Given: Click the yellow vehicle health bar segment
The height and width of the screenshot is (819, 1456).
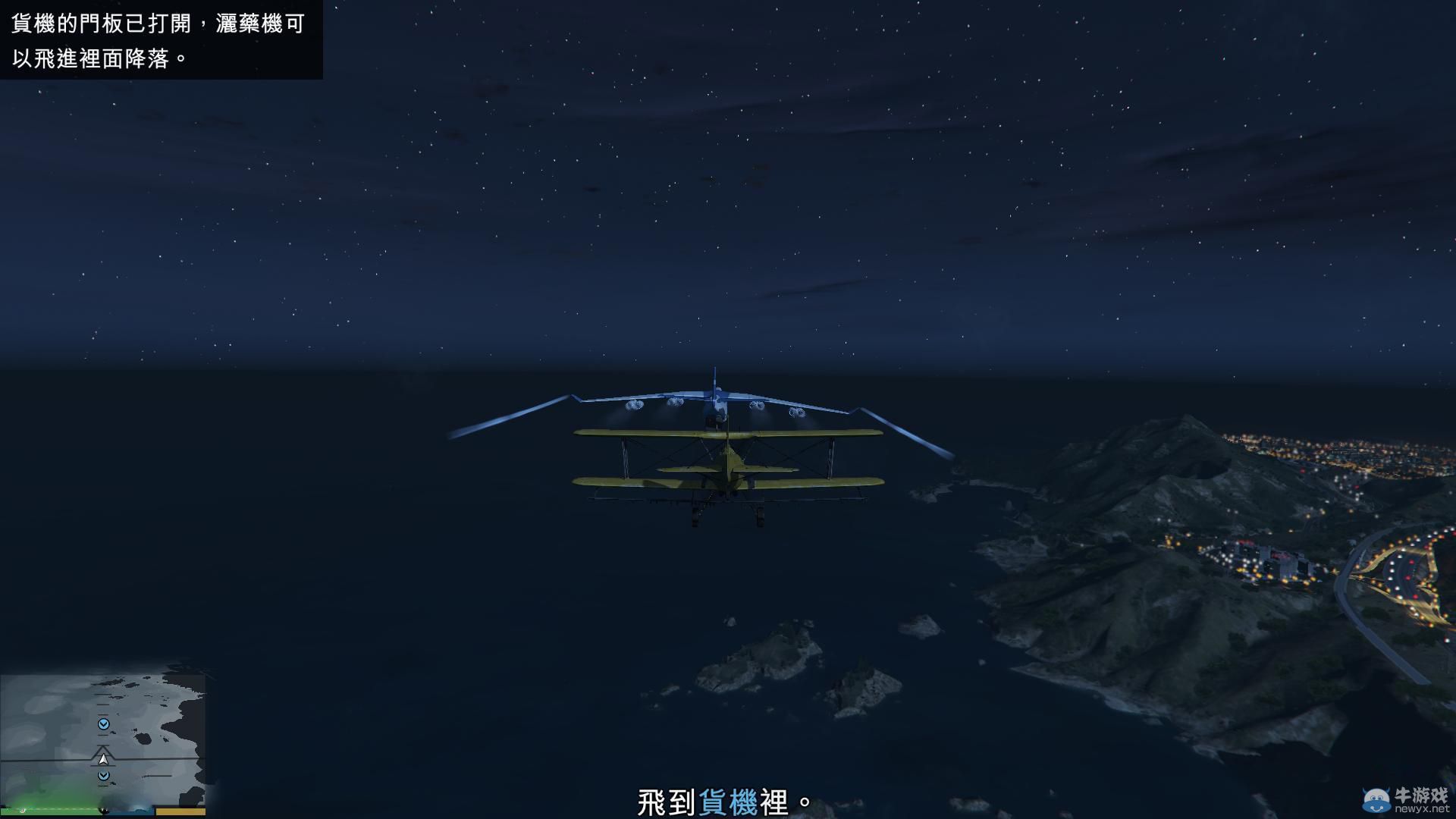Looking at the screenshot, I should click(x=182, y=811).
